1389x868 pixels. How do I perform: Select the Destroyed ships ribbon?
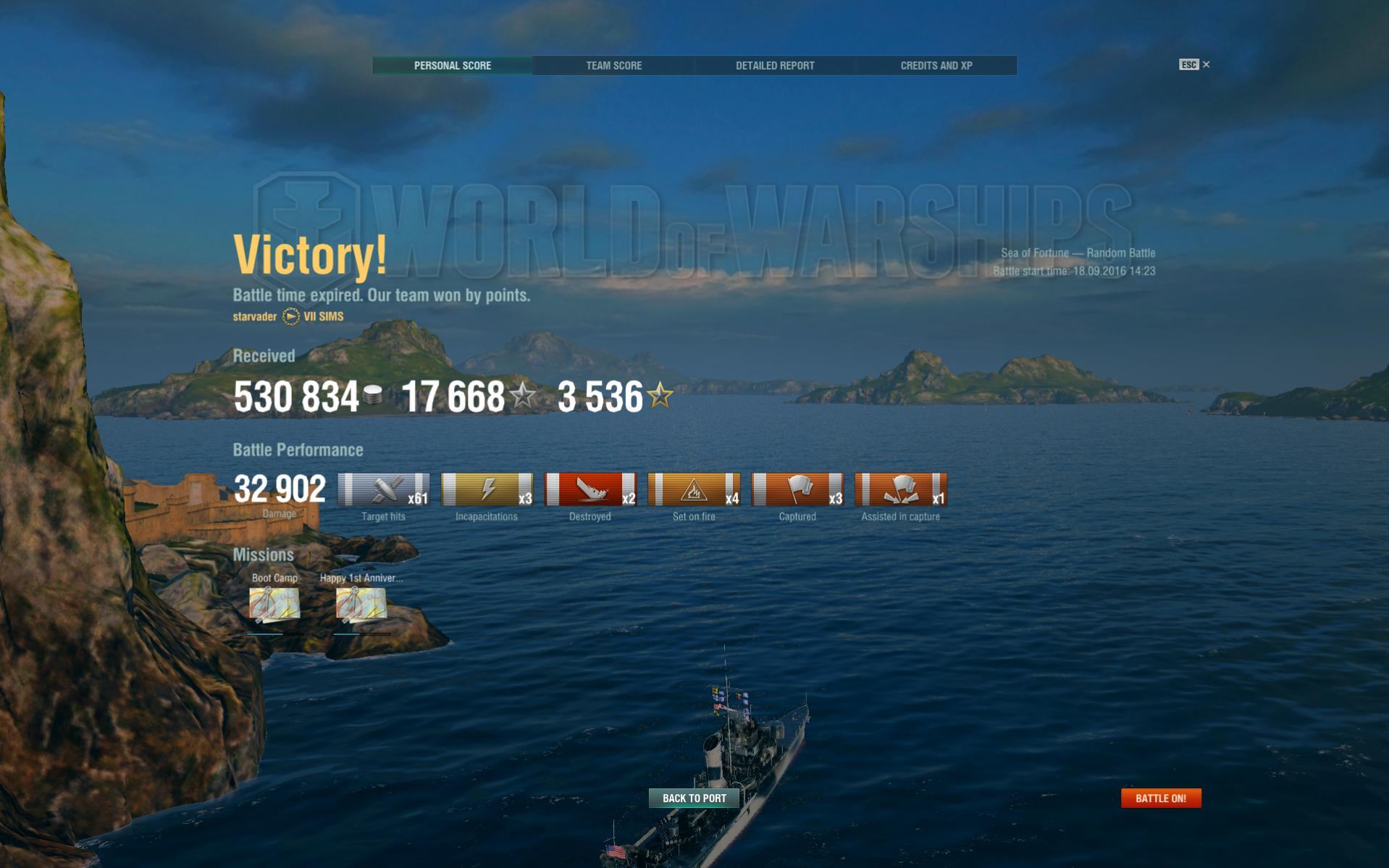pos(590,489)
